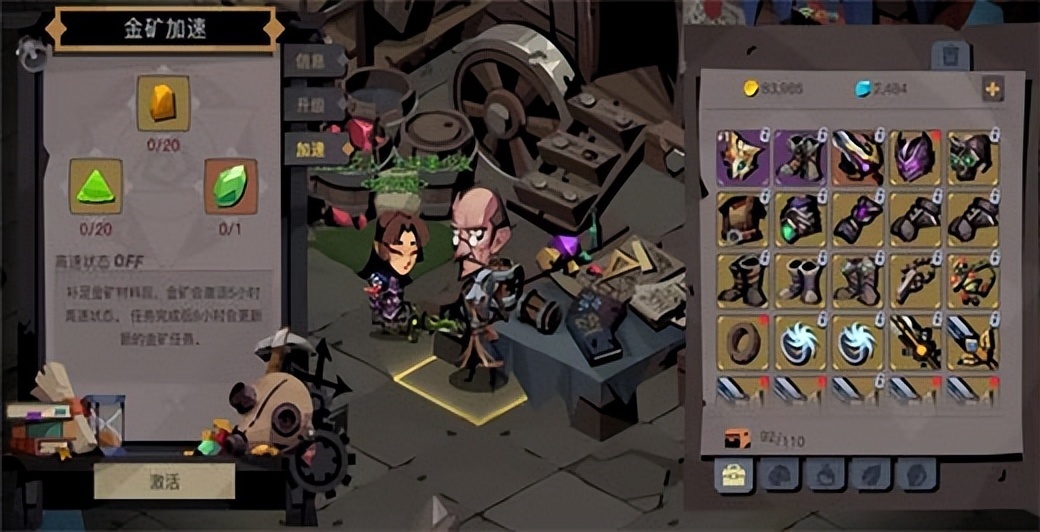Switch to the chest equipment bag tab
This screenshot has height=532, width=1040.
[734, 475]
